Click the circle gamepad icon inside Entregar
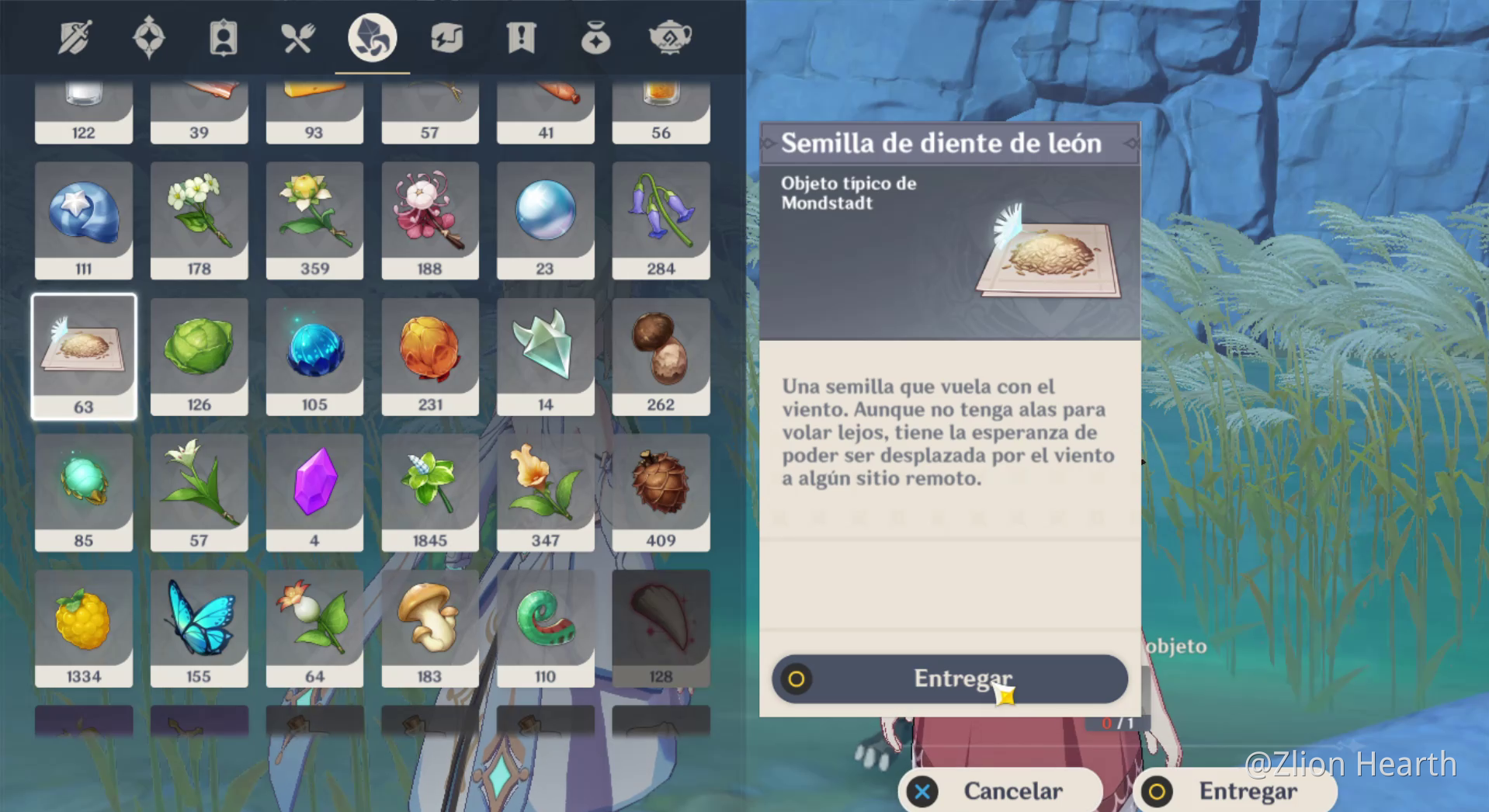 pyautogui.click(x=797, y=678)
